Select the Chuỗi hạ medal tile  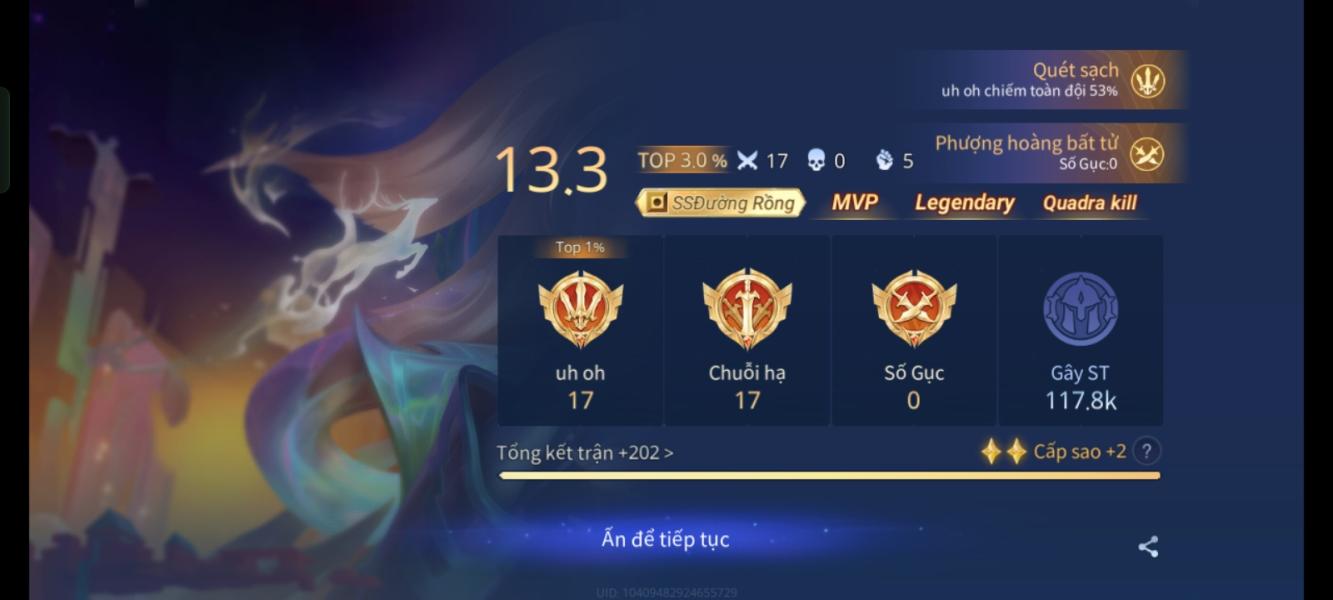(747, 330)
